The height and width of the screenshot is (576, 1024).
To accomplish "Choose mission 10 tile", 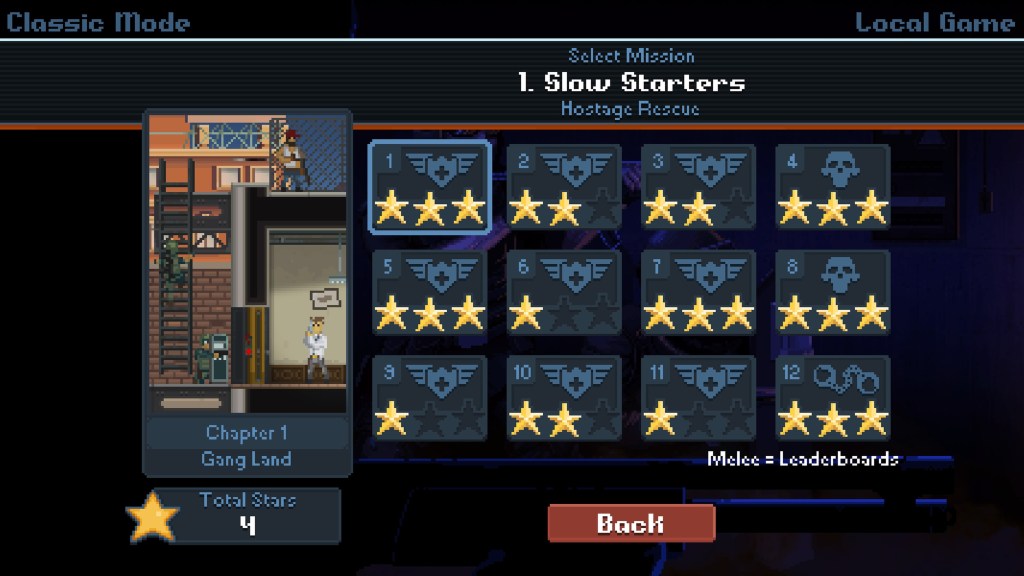I will (x=564, y=397).
